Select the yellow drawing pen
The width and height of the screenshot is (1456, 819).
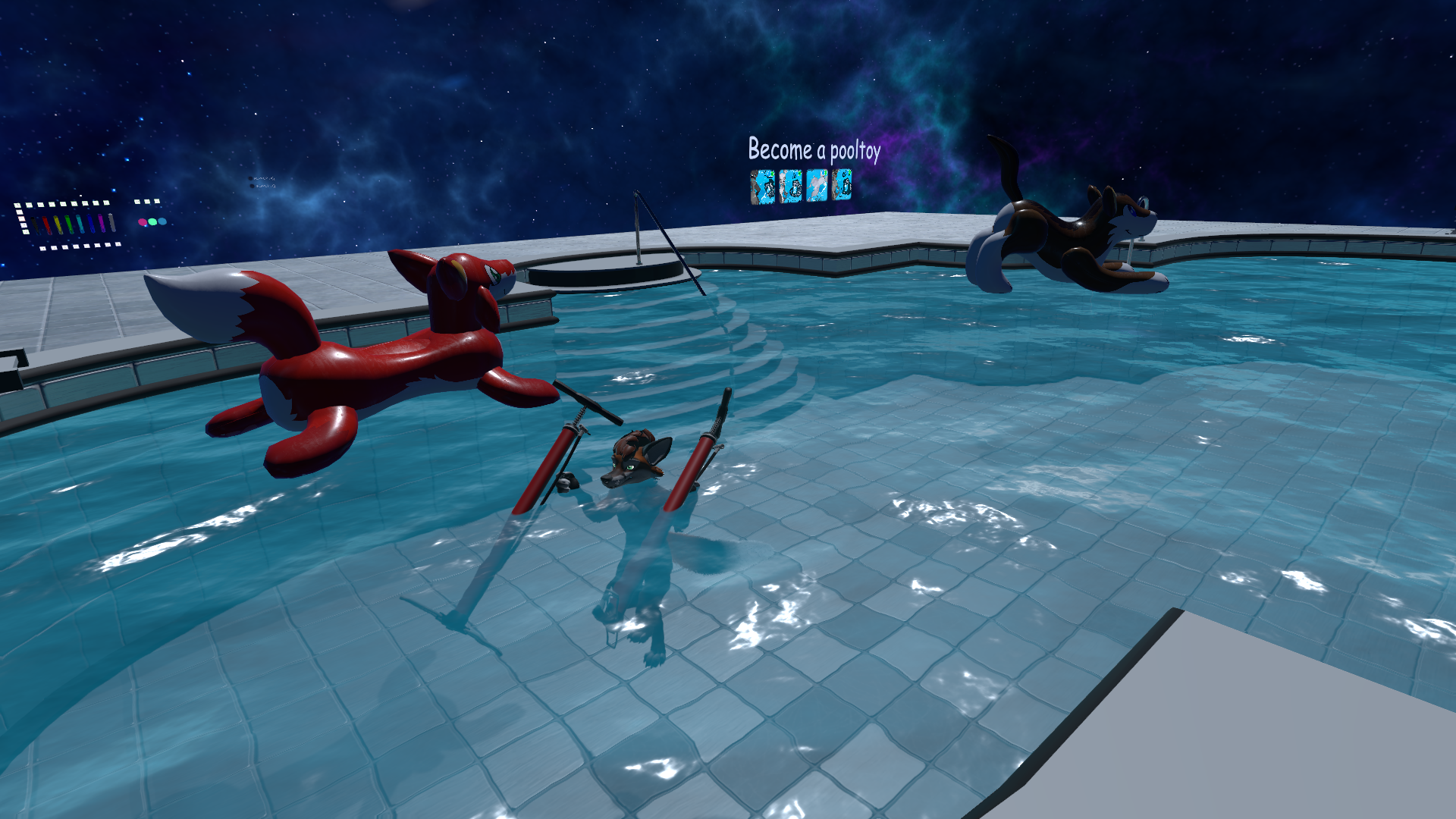click(x=58, y=224)
